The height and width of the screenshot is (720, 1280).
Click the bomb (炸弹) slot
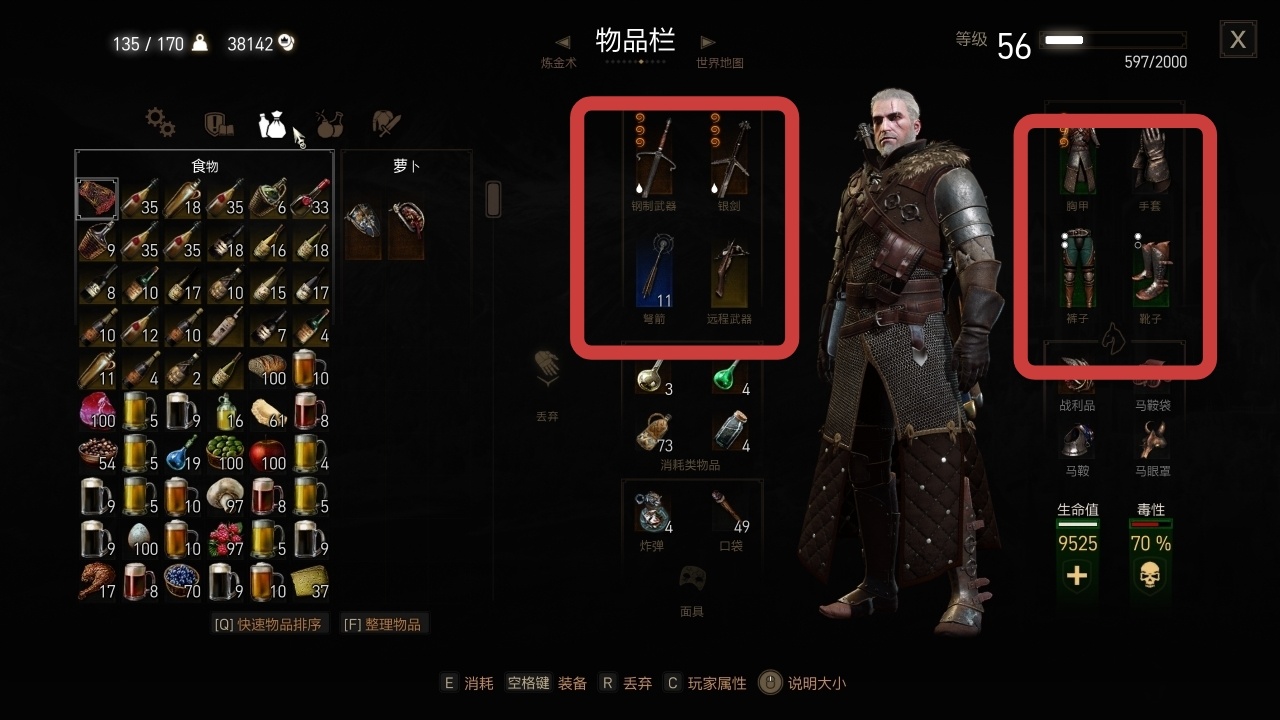pyautogui.click(x=652, y=515)
